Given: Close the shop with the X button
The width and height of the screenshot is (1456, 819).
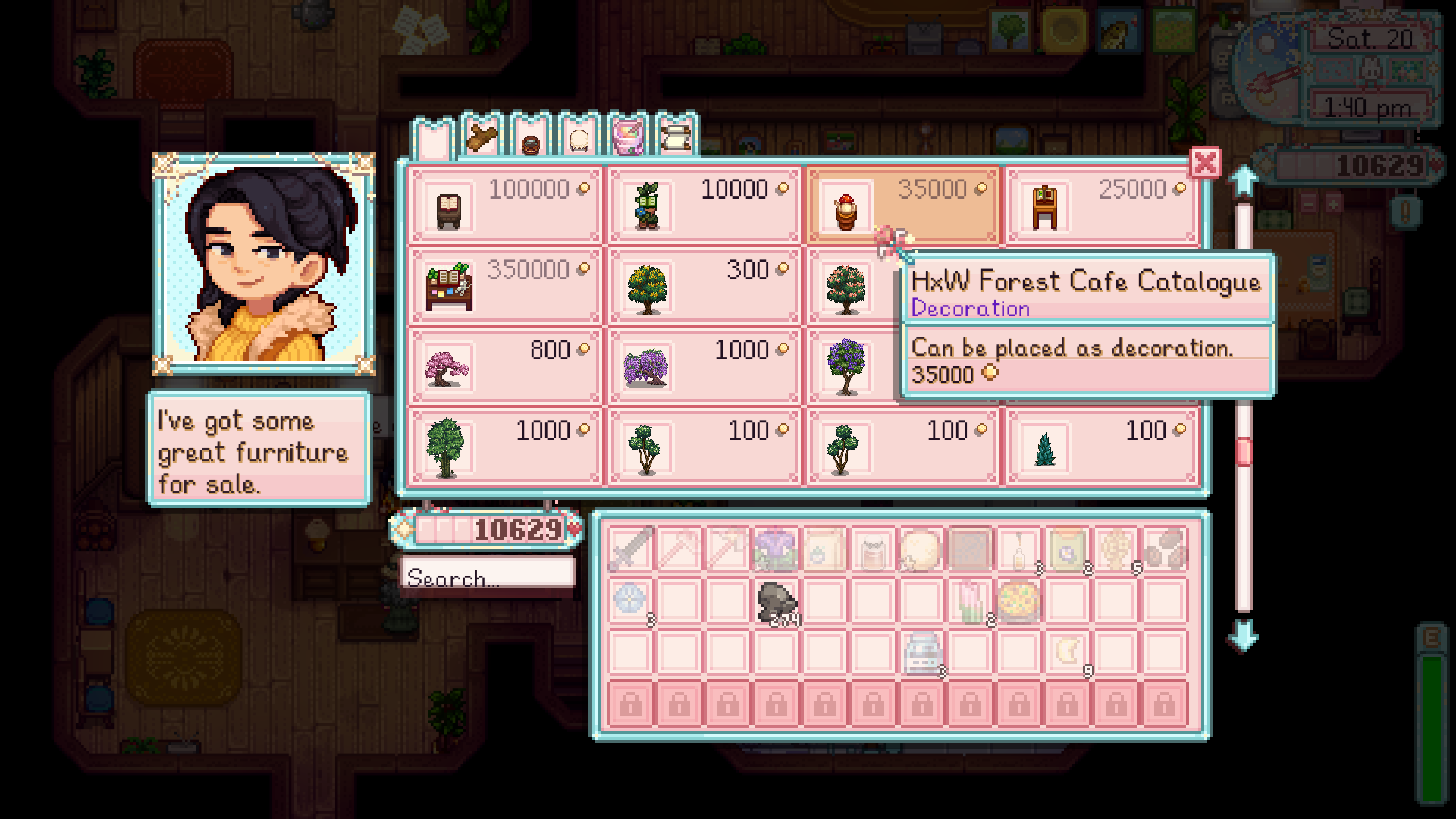Looking at the screenshot, I should 1204,163.
